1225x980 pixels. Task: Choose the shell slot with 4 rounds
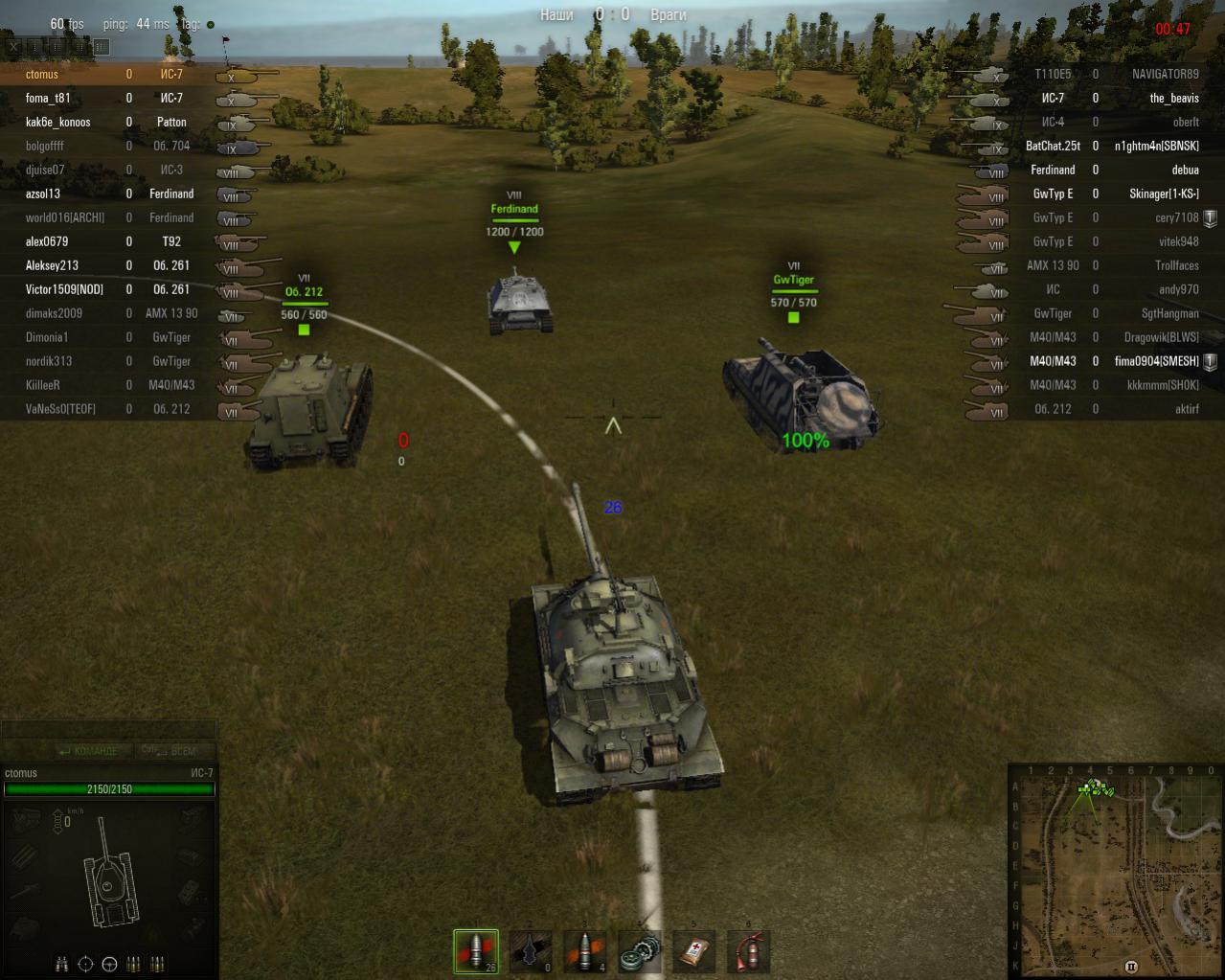(584, 950)
